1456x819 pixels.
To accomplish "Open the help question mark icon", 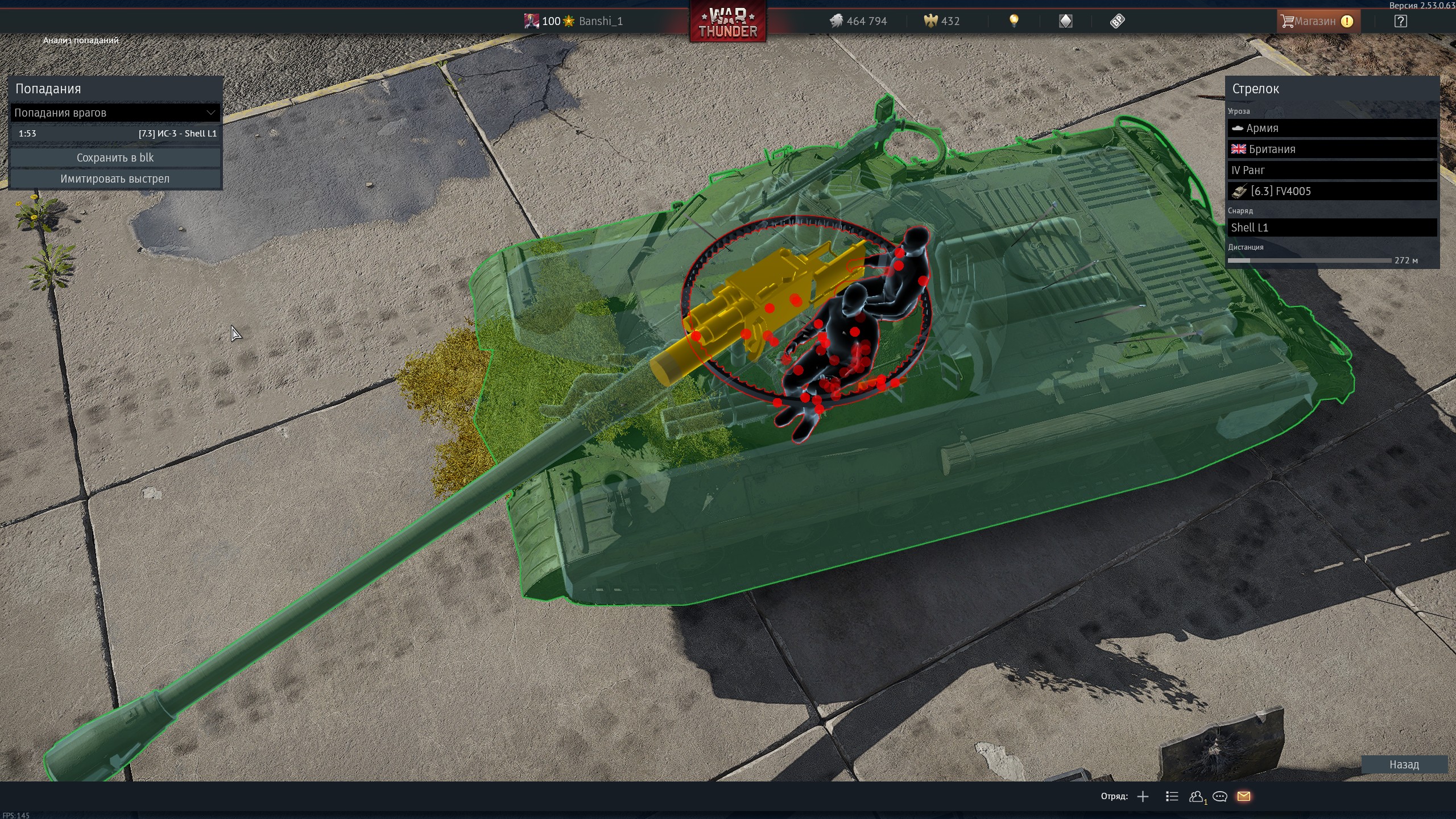I will 1400,22.
